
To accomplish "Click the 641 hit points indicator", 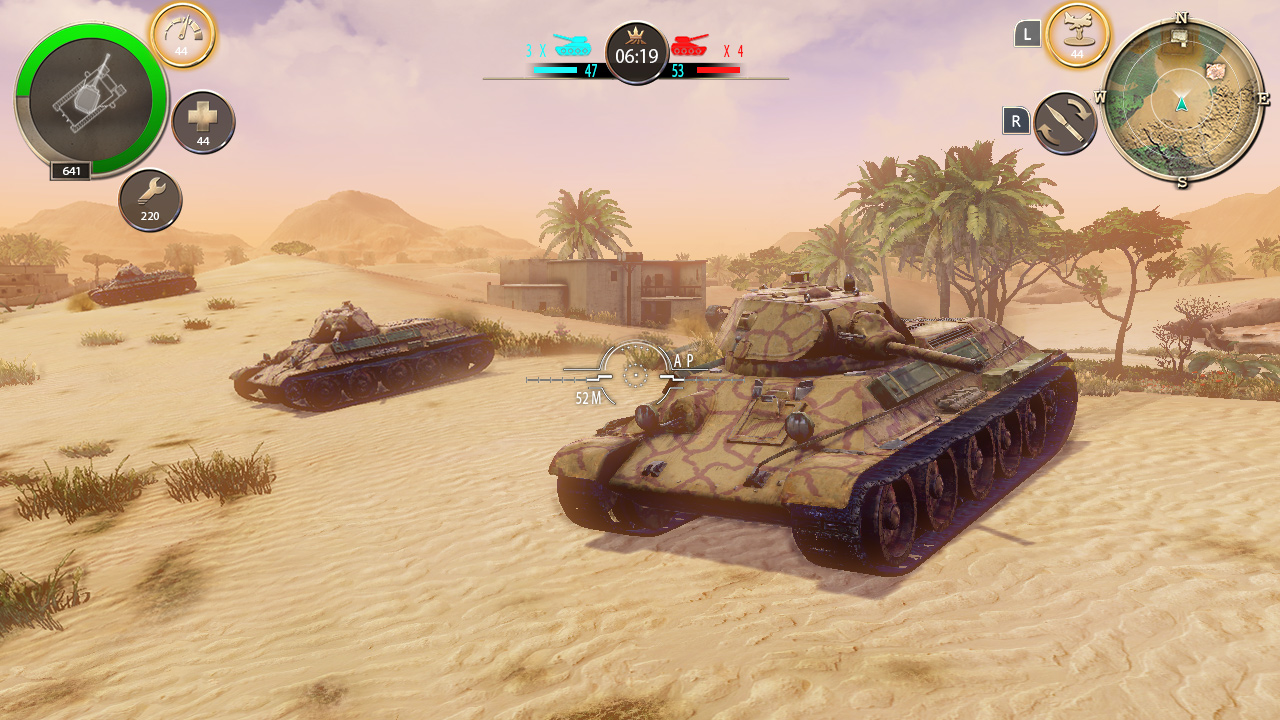I will tap(68, 171).
